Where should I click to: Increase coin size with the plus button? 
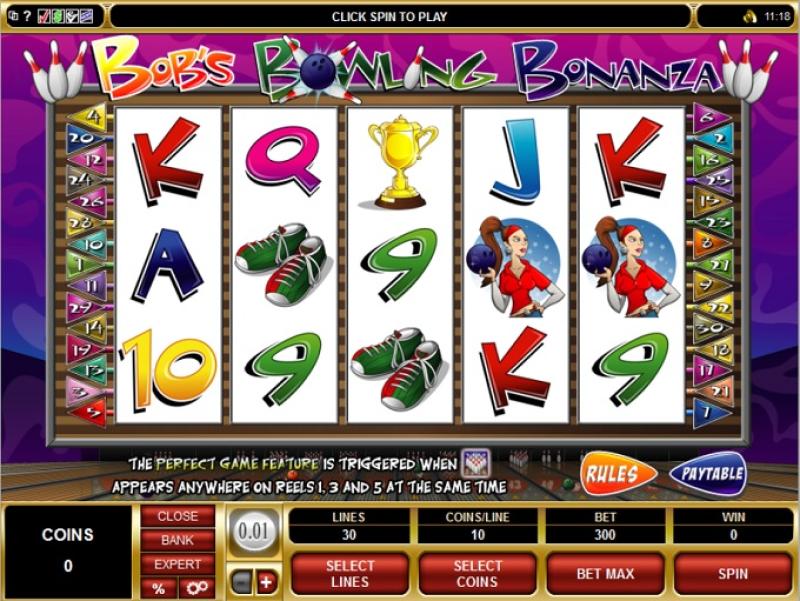[x=266, y=582]
